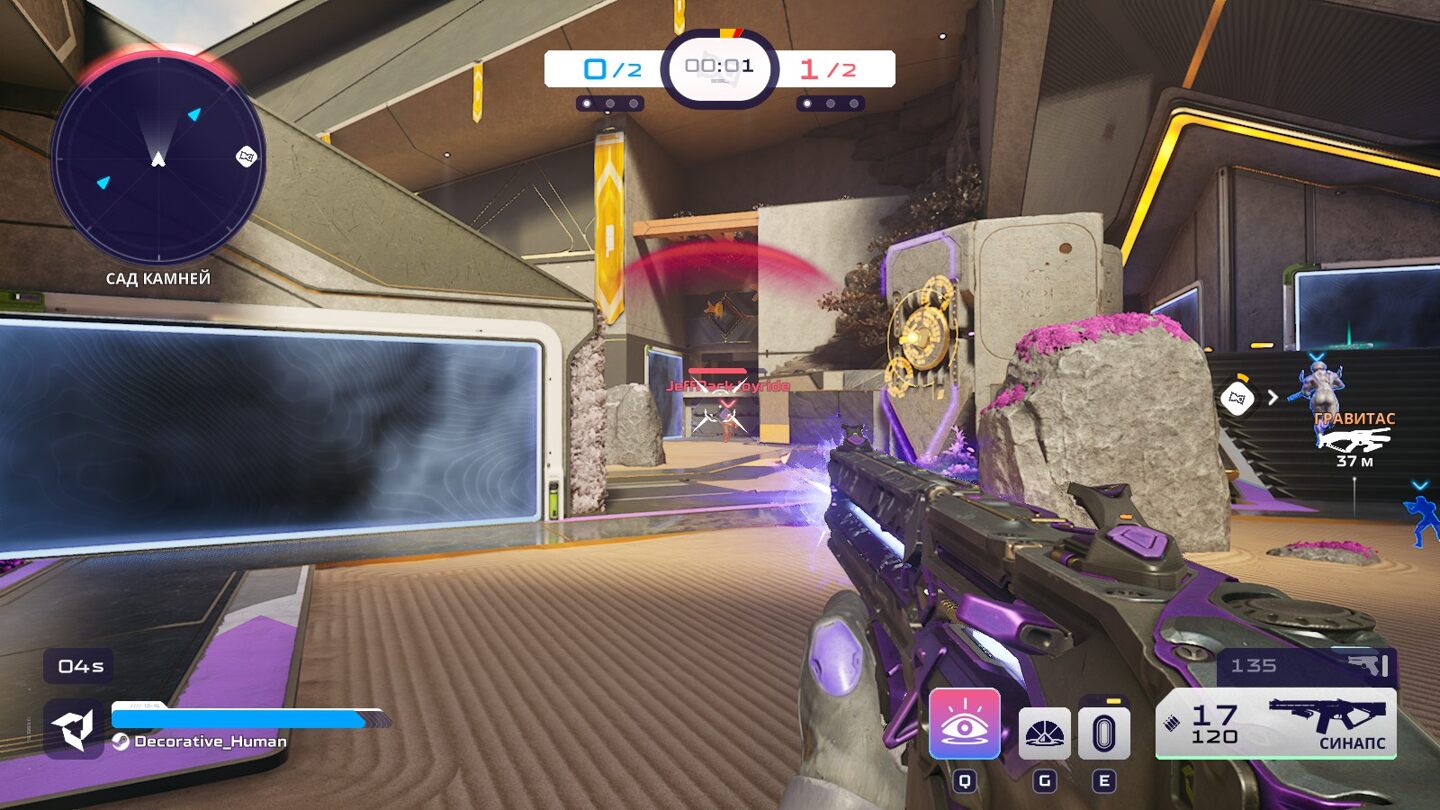
Task: Click the circular minimap radar
Action: pos(158,158)
